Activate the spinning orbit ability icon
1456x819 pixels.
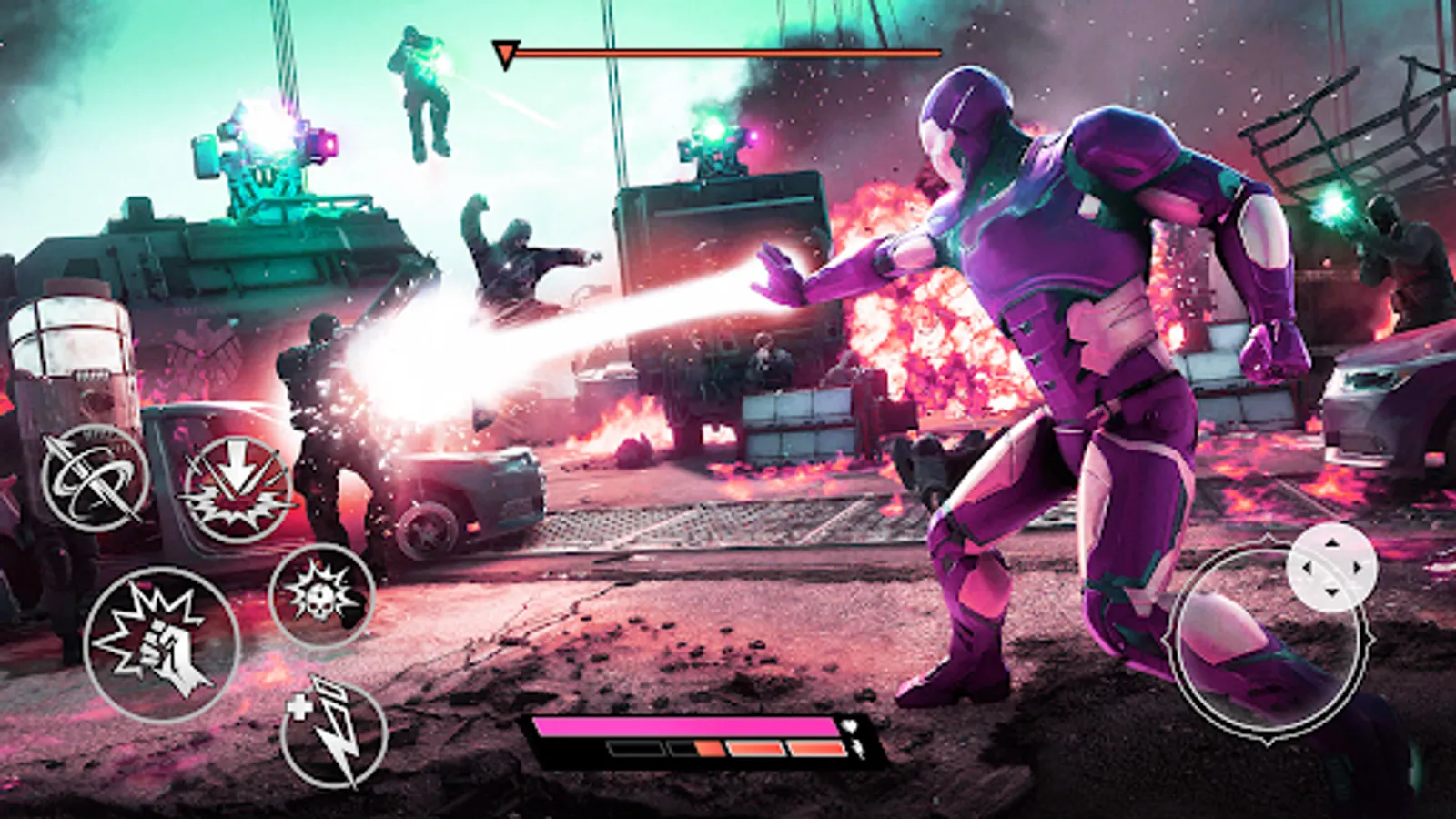tap(94, 478)
